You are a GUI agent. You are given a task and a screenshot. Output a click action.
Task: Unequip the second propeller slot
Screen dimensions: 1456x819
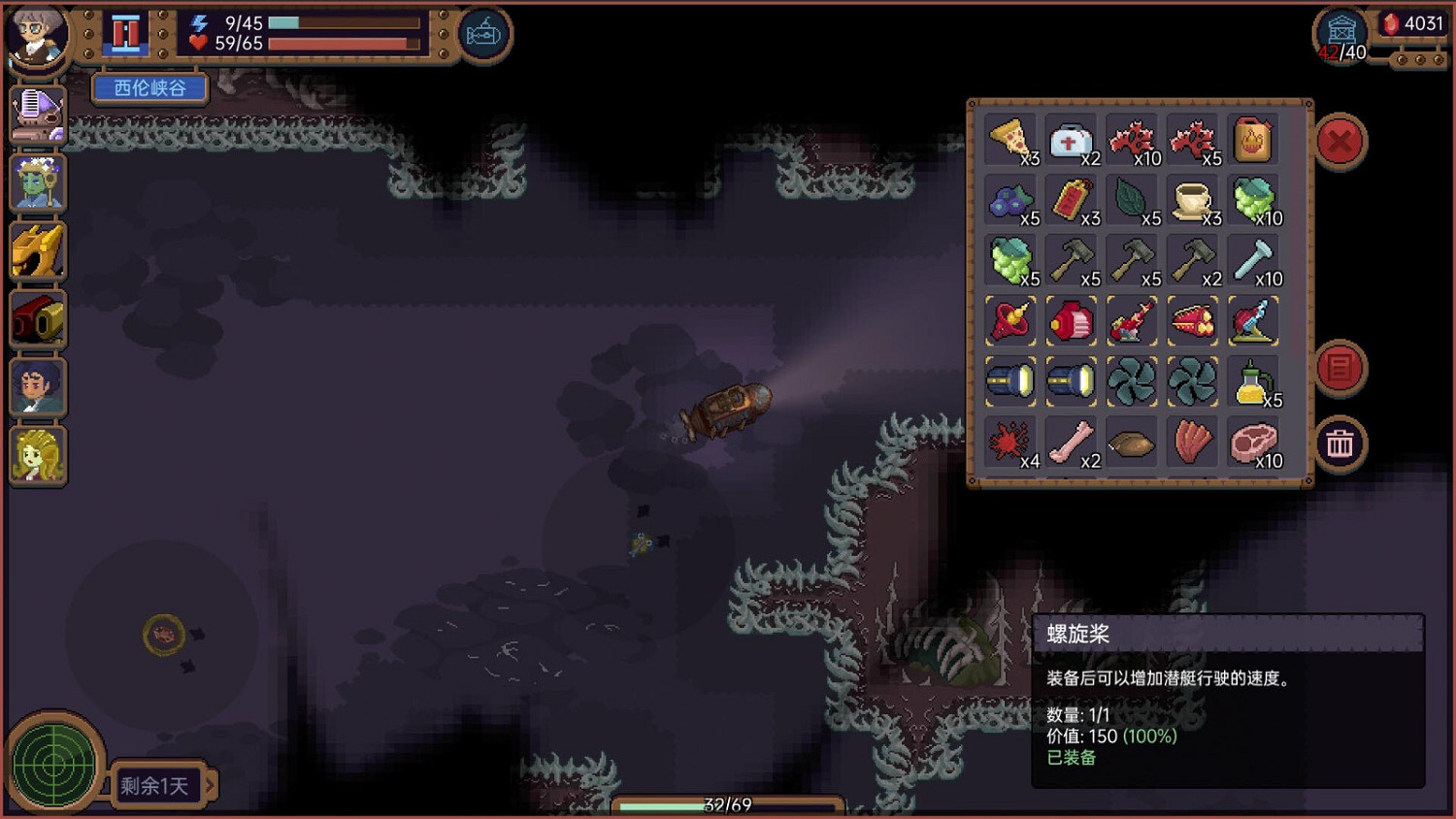point(1193,380)
